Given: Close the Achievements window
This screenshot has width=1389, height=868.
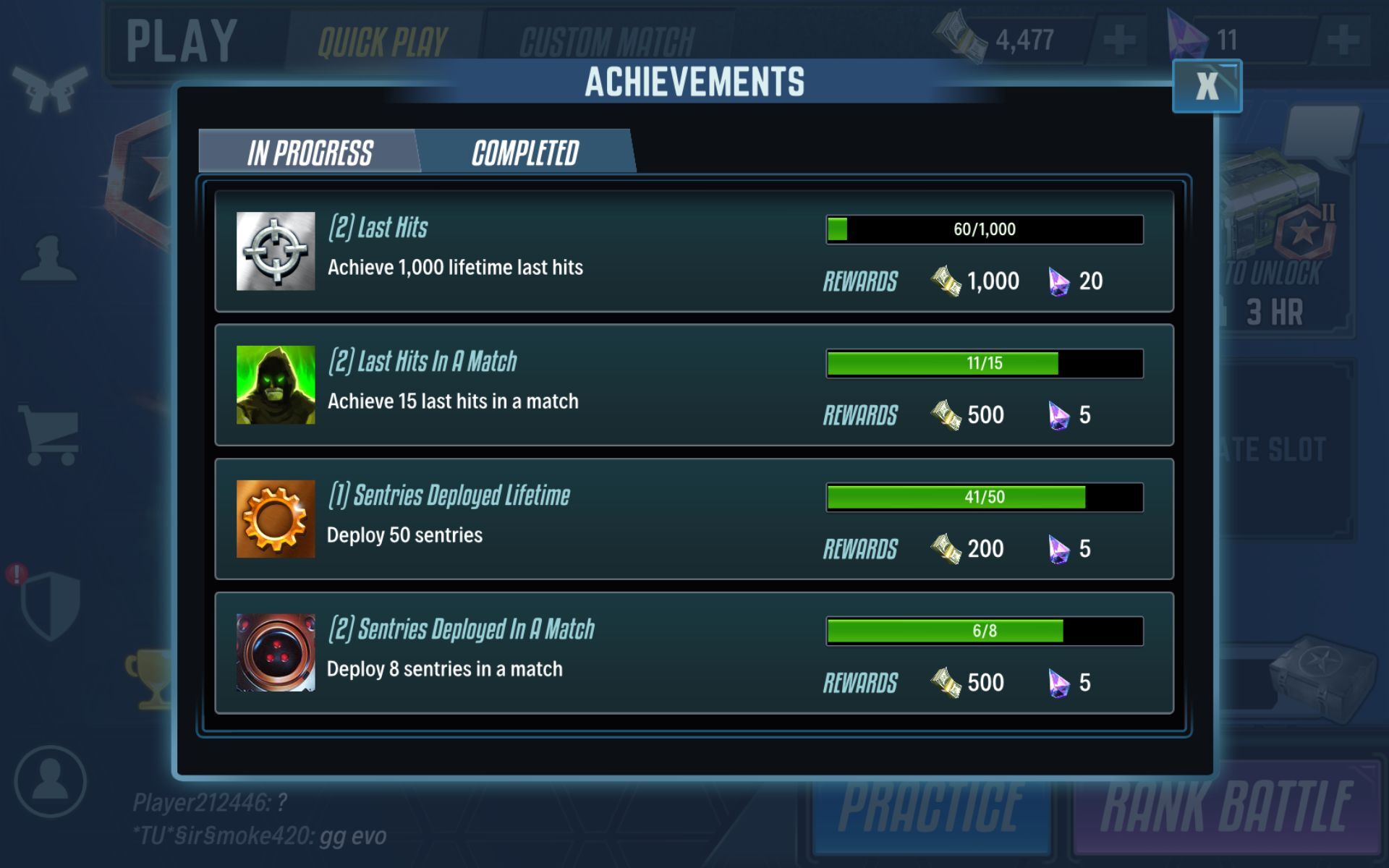Looking at the screenshot, I should 1207,86.
